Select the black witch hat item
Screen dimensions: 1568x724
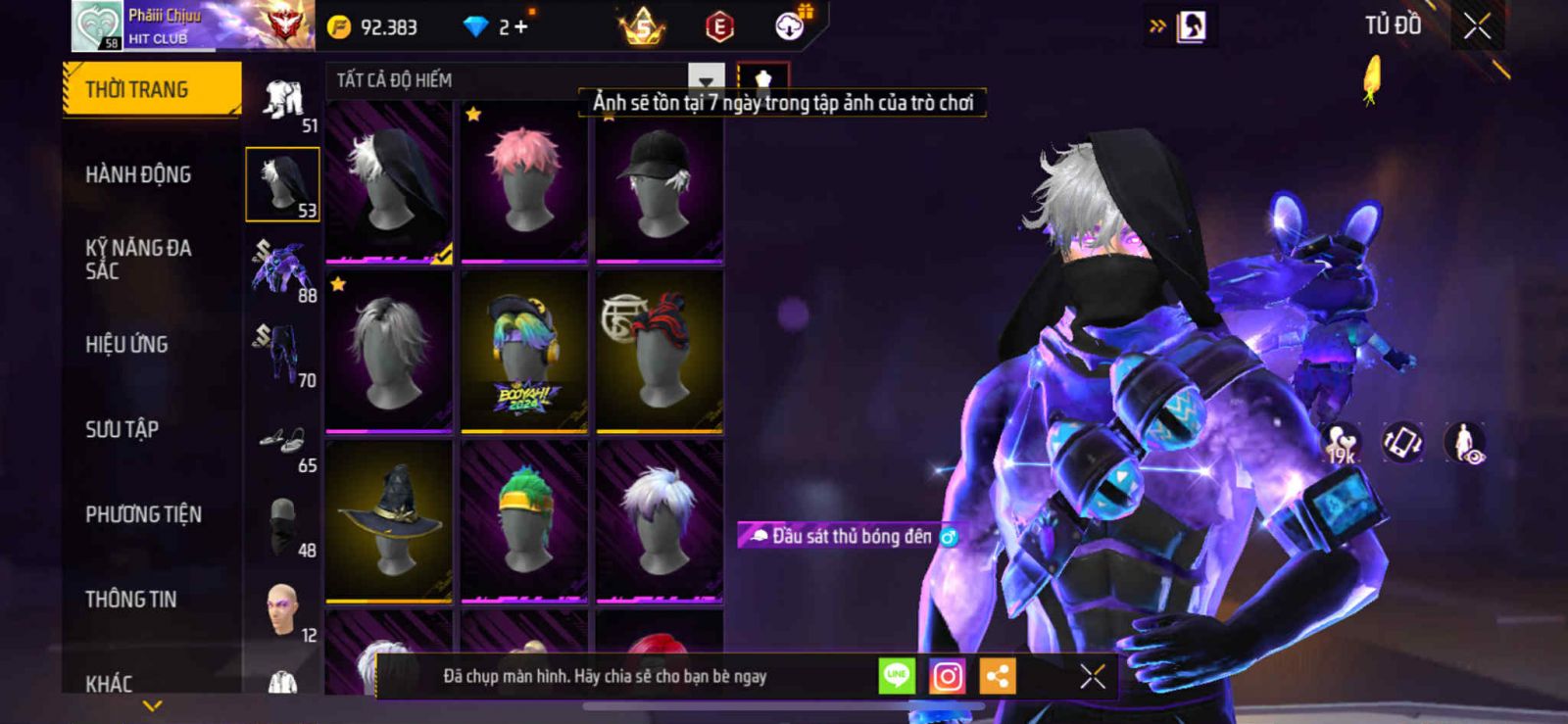click(389, 520)
